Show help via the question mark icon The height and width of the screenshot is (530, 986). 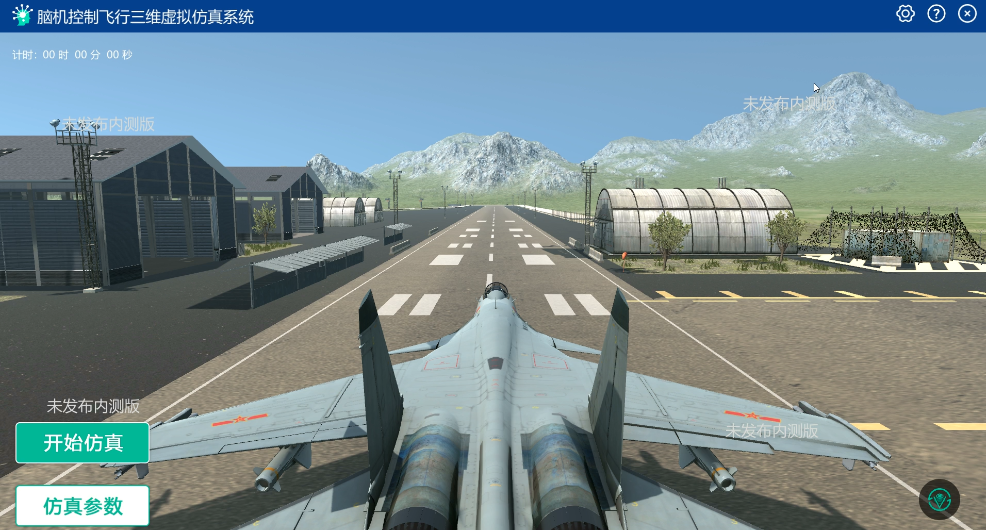coord(936,14)
